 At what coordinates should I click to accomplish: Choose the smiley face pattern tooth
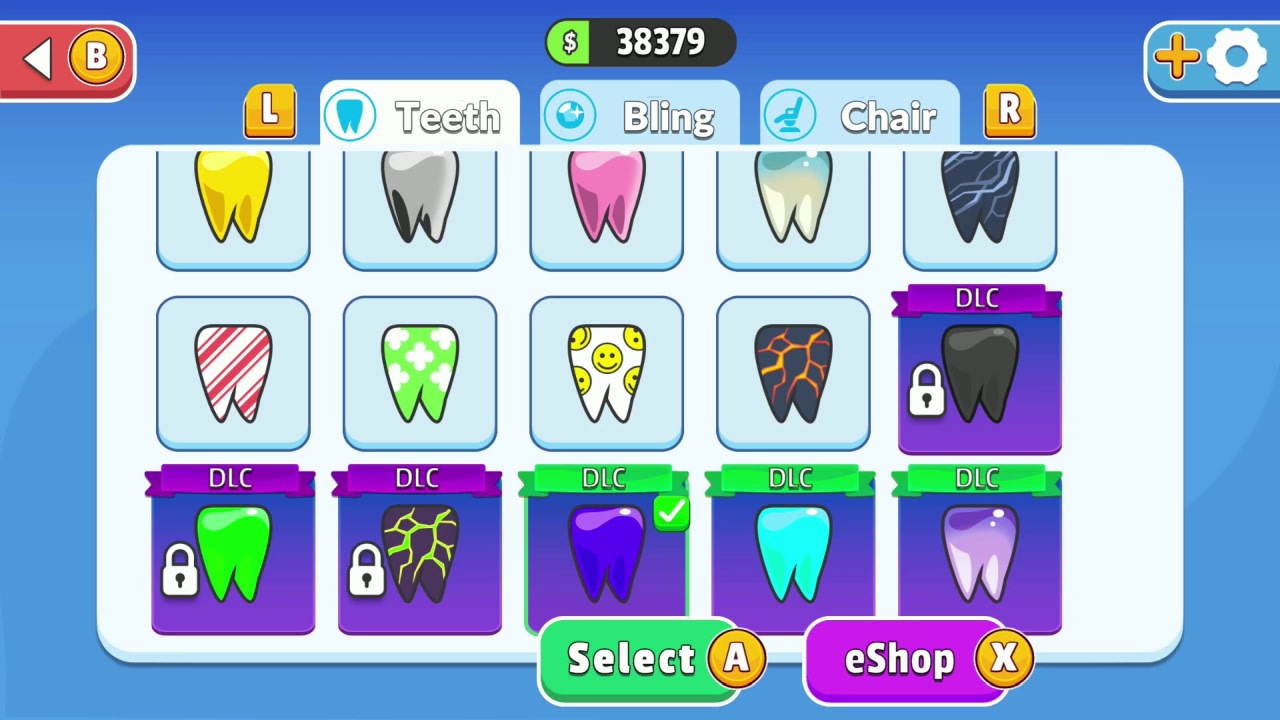tap(606, 372)
